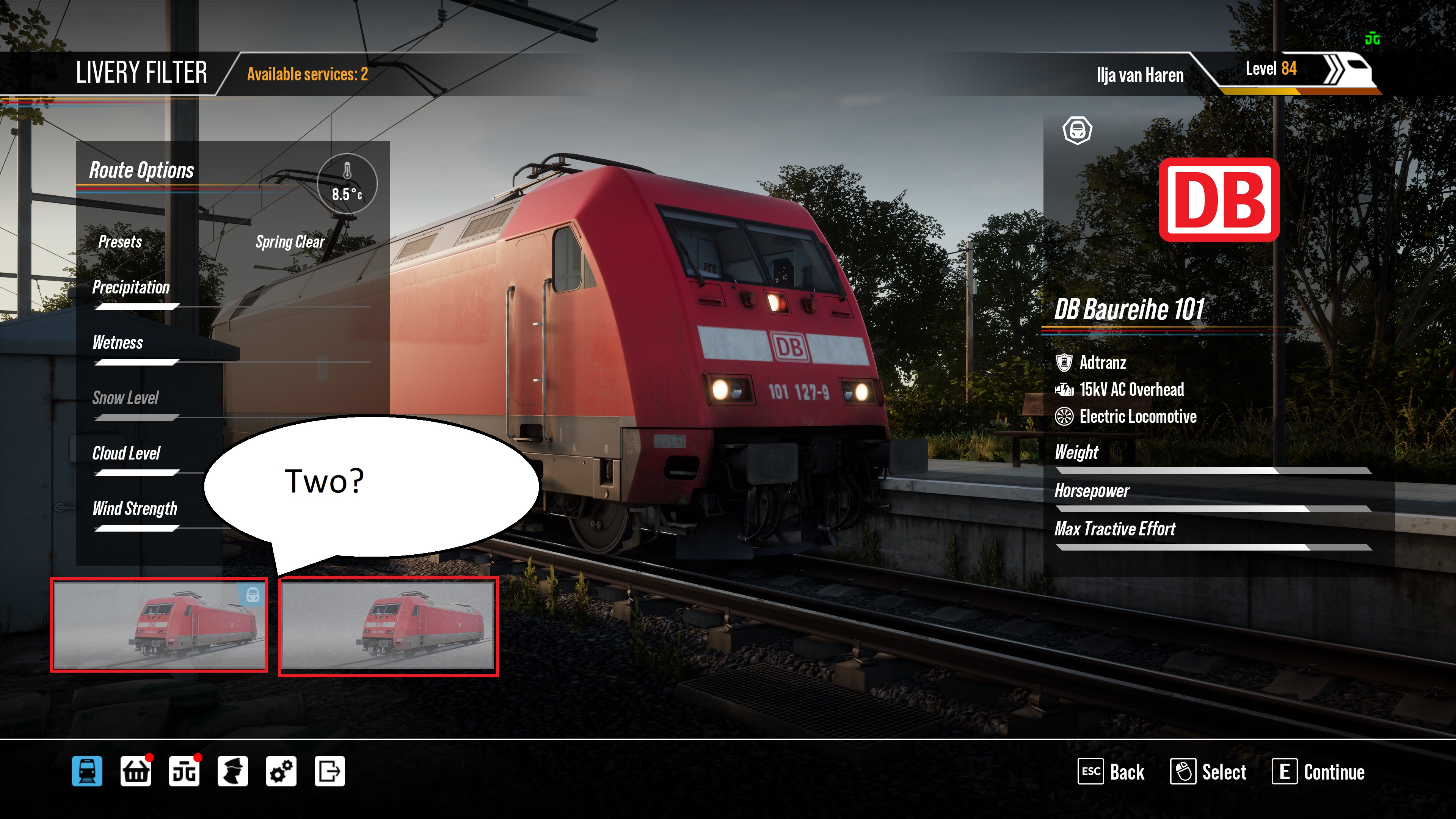1456x819 pixels.
Task: Click the exit door icon
Action: tap(329, 771)
